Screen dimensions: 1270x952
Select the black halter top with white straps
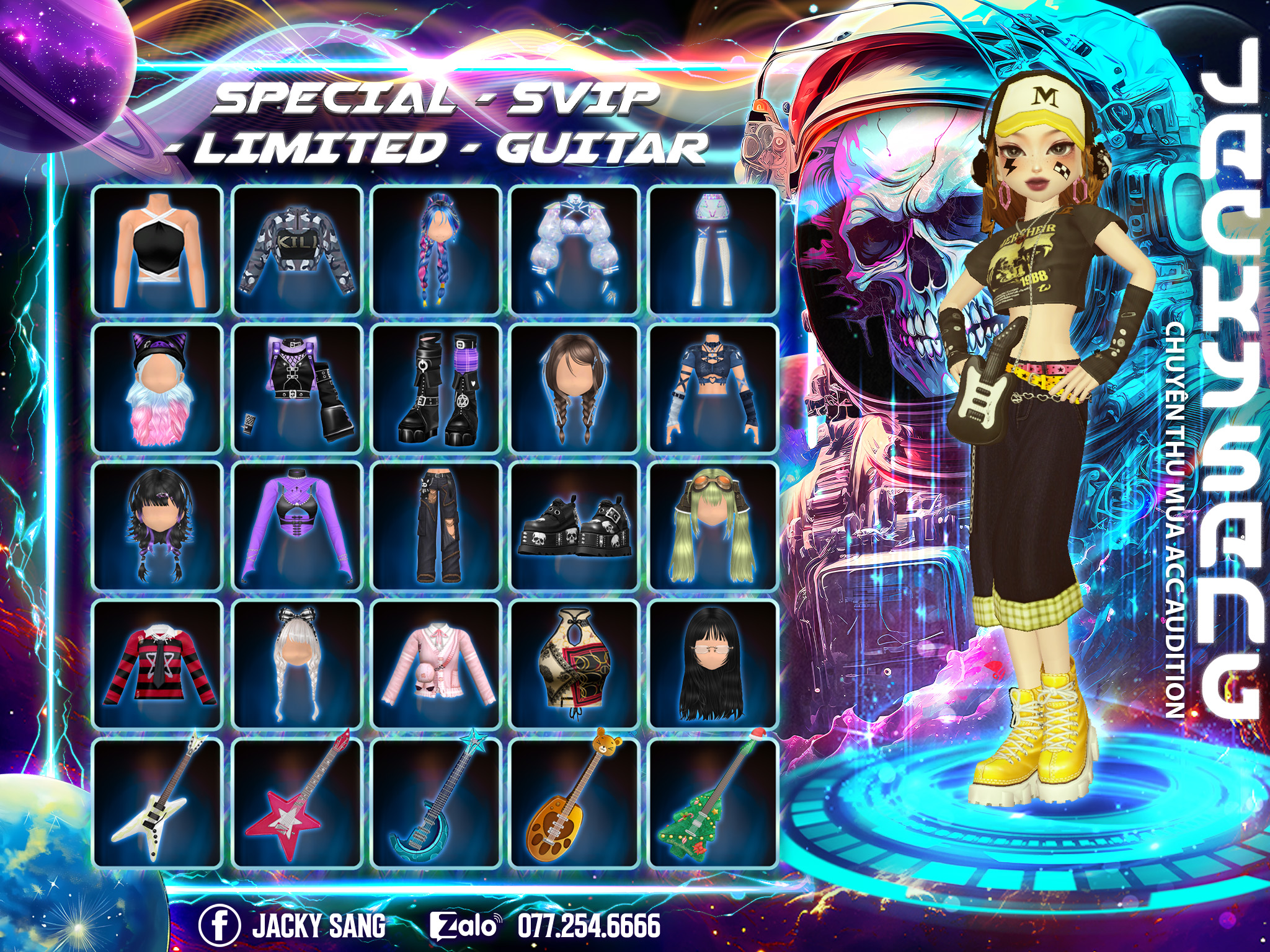pyautogui.click(x=158, y=250)
